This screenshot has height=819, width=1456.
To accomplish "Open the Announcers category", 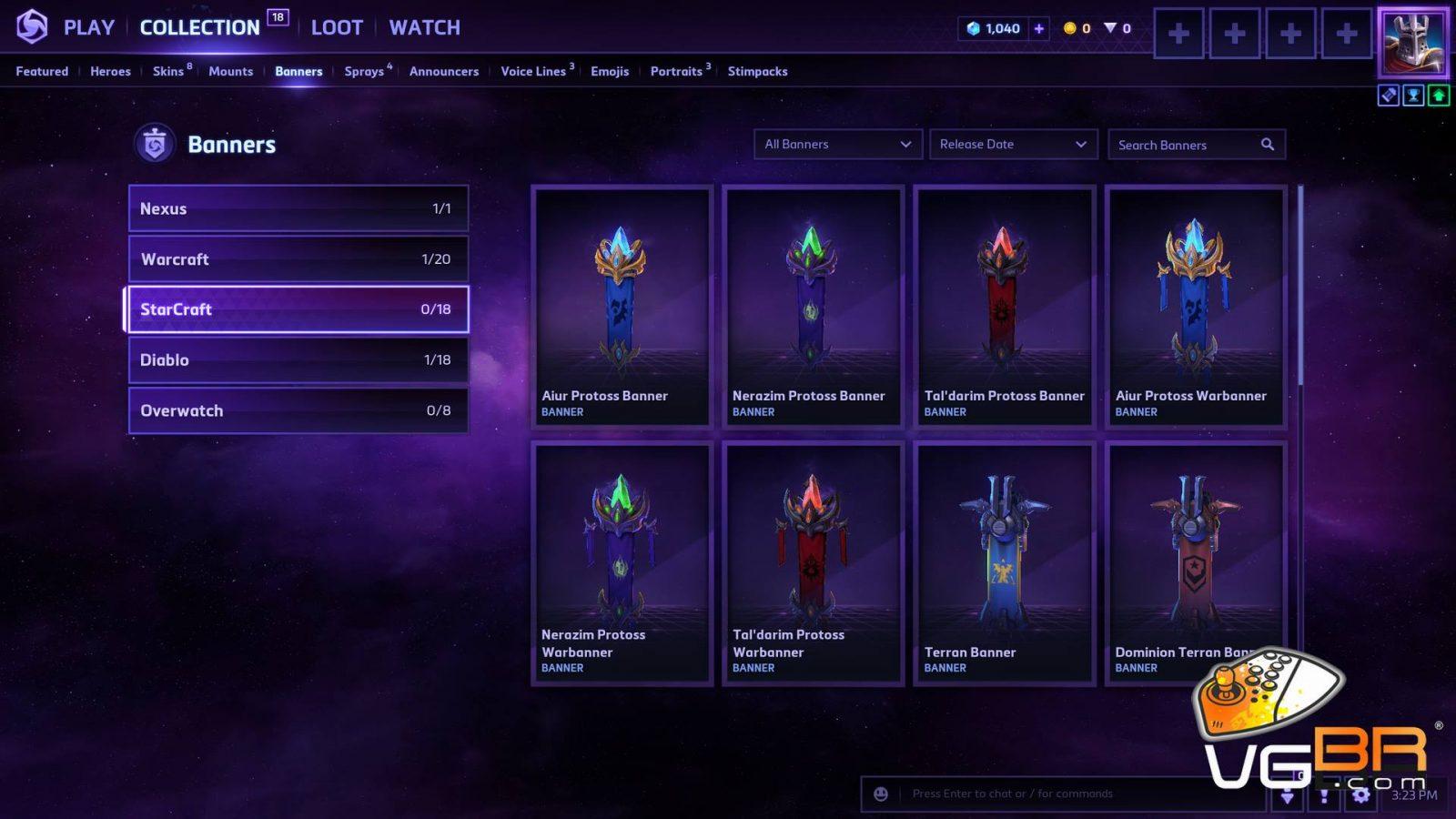I will tap(443, 71).
